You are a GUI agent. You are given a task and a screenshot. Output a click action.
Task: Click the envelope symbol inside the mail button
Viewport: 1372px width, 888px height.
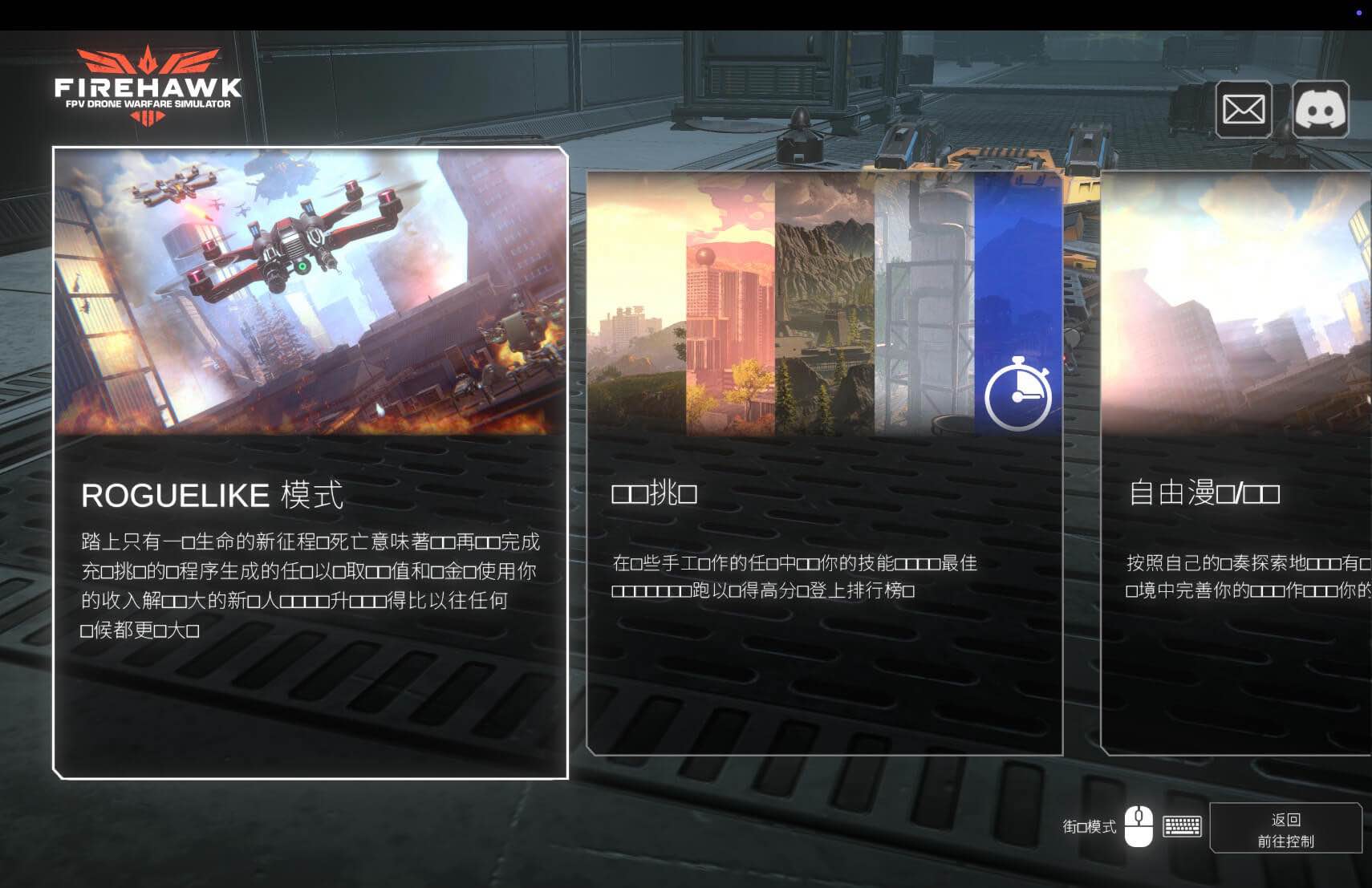point(1244,110)
